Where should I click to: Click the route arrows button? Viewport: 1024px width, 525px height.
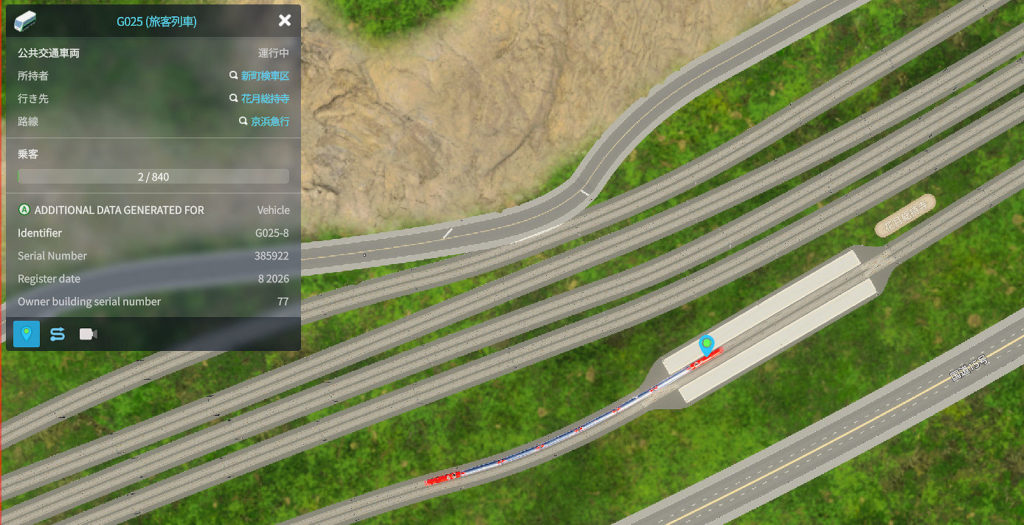tap(57, 334)
